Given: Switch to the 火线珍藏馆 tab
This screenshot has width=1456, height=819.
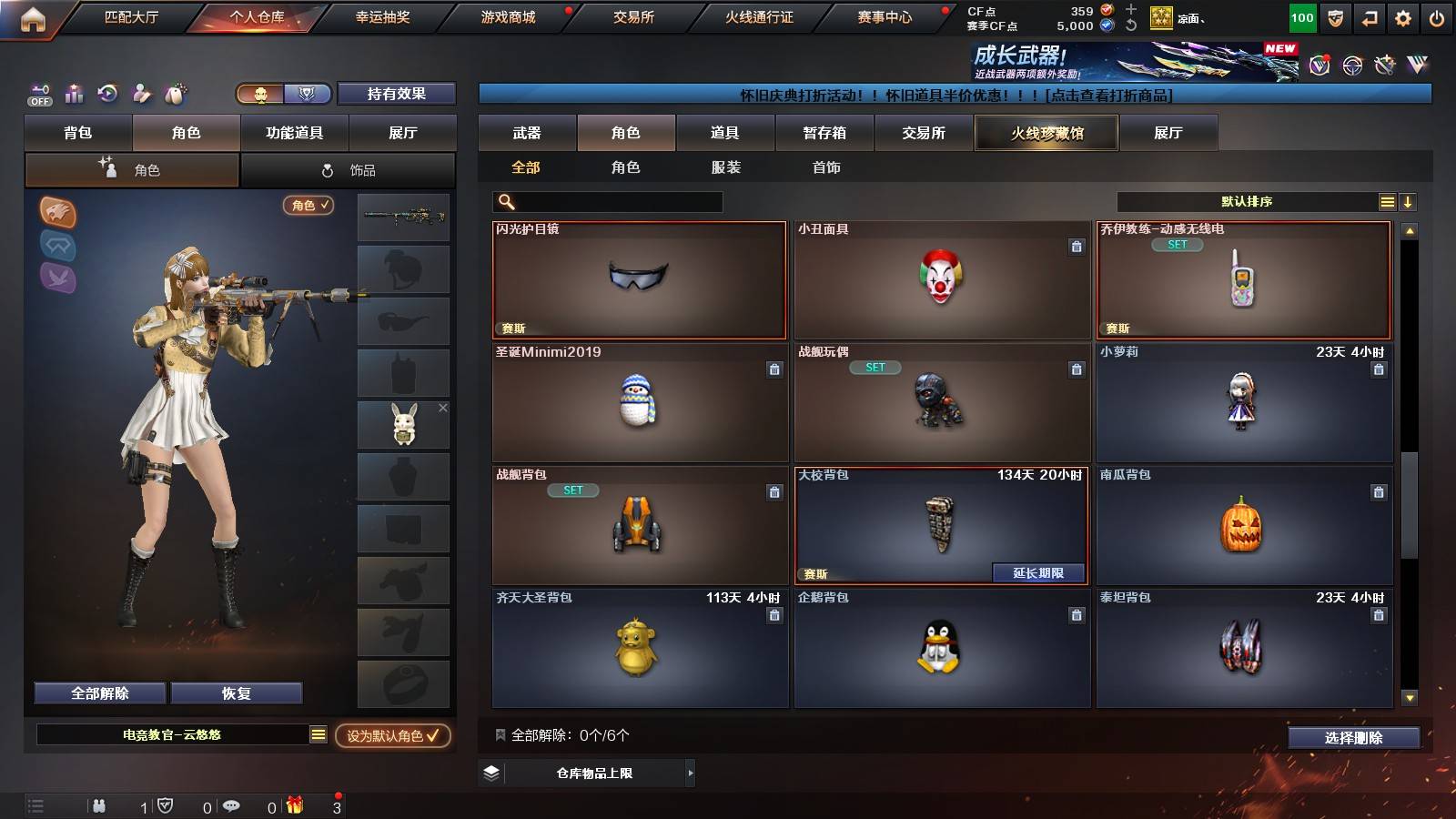Looking at the screenshot, I should tap(1046, 133).
